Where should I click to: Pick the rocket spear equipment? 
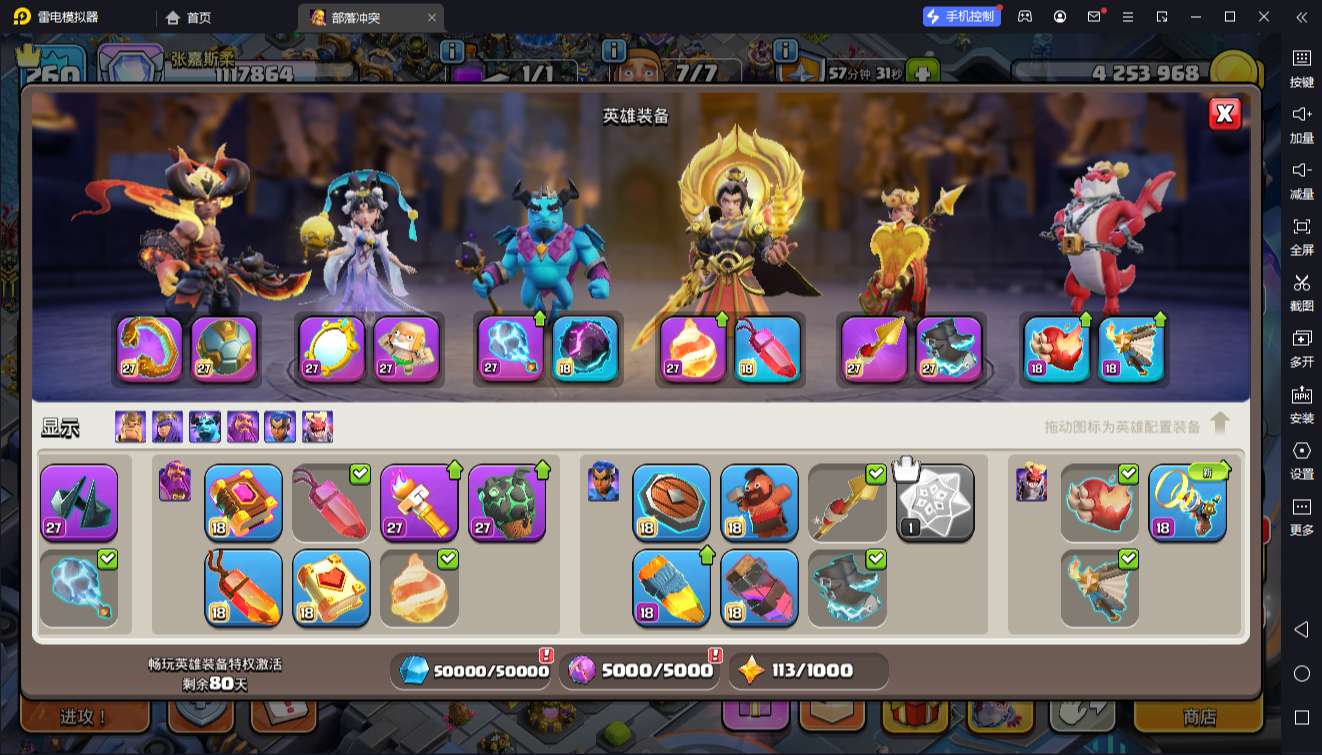tap(671, 588)
